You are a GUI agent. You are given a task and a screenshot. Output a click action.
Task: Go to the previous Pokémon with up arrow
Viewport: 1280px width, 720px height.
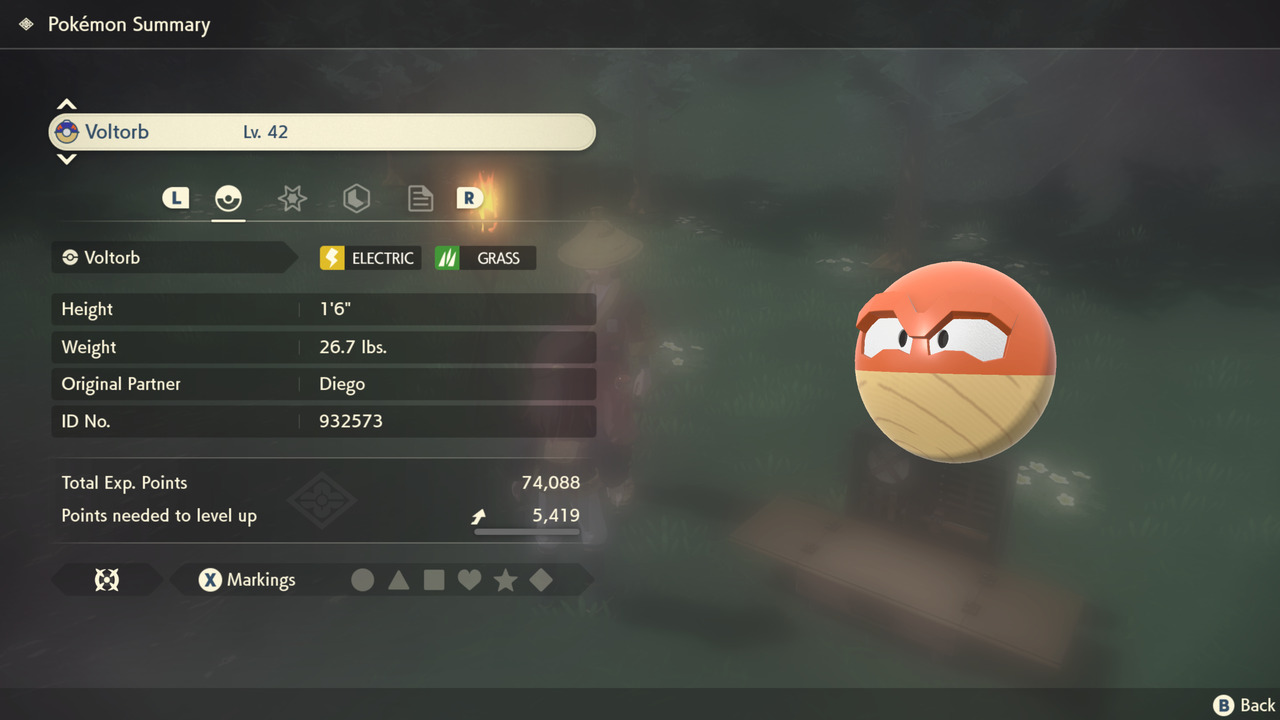pos(66,104)
